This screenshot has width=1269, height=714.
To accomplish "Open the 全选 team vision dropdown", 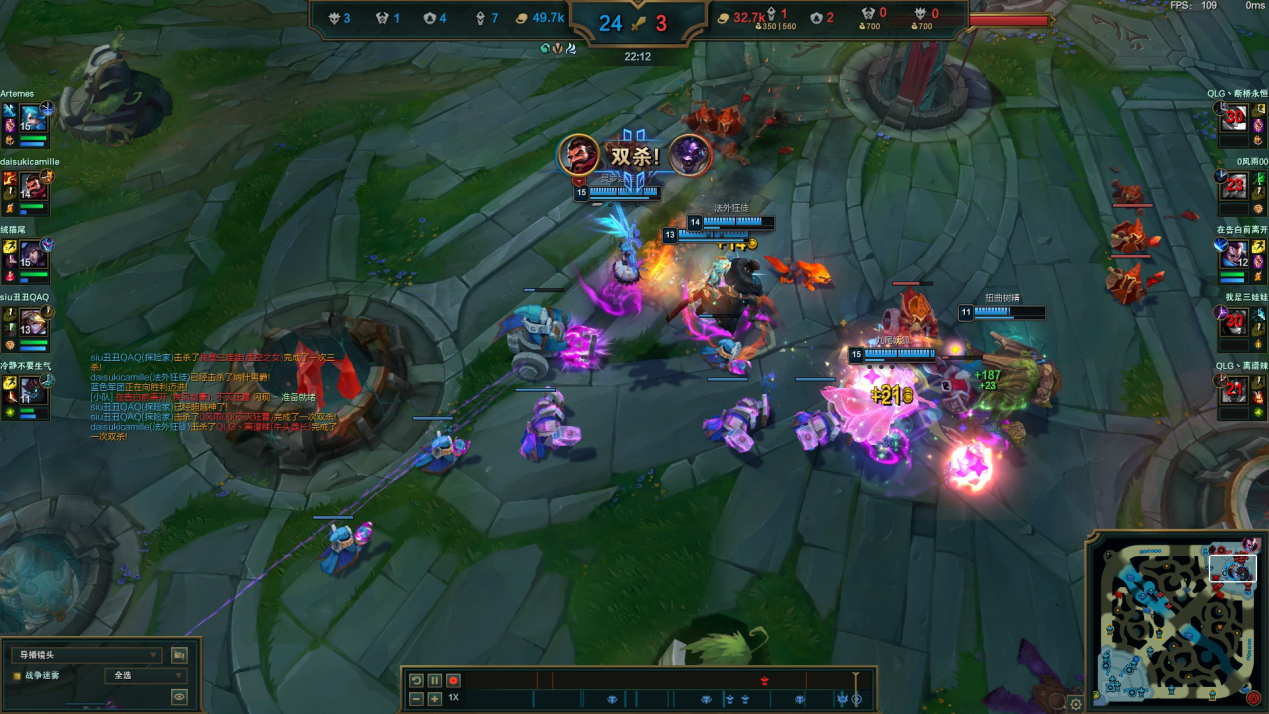I will 146,676.
